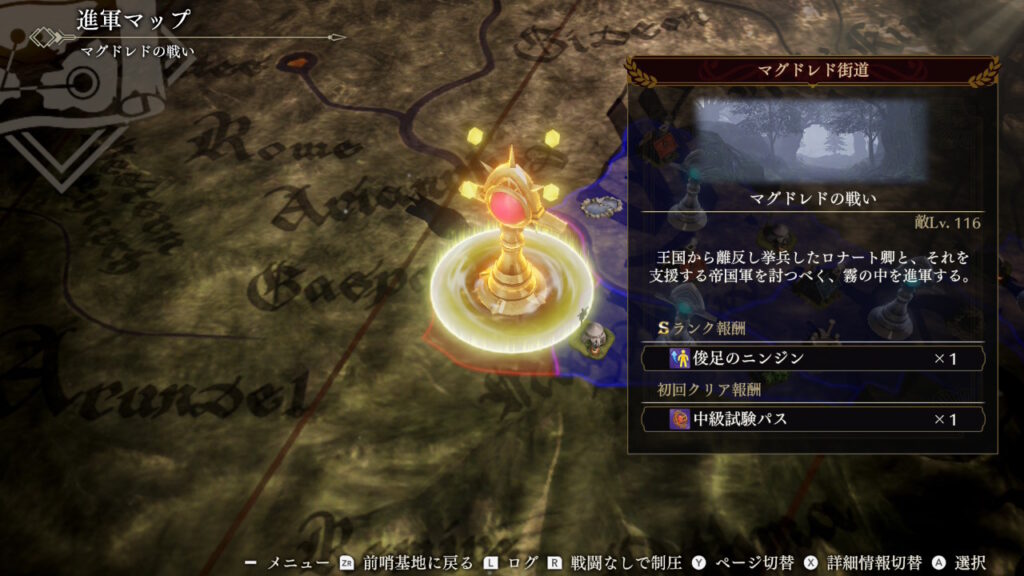The width and height of the screenshot is (1024, 576).
Task: Select the 中級試験パス first-clear reward row
Action: click(x=814, y=419)
